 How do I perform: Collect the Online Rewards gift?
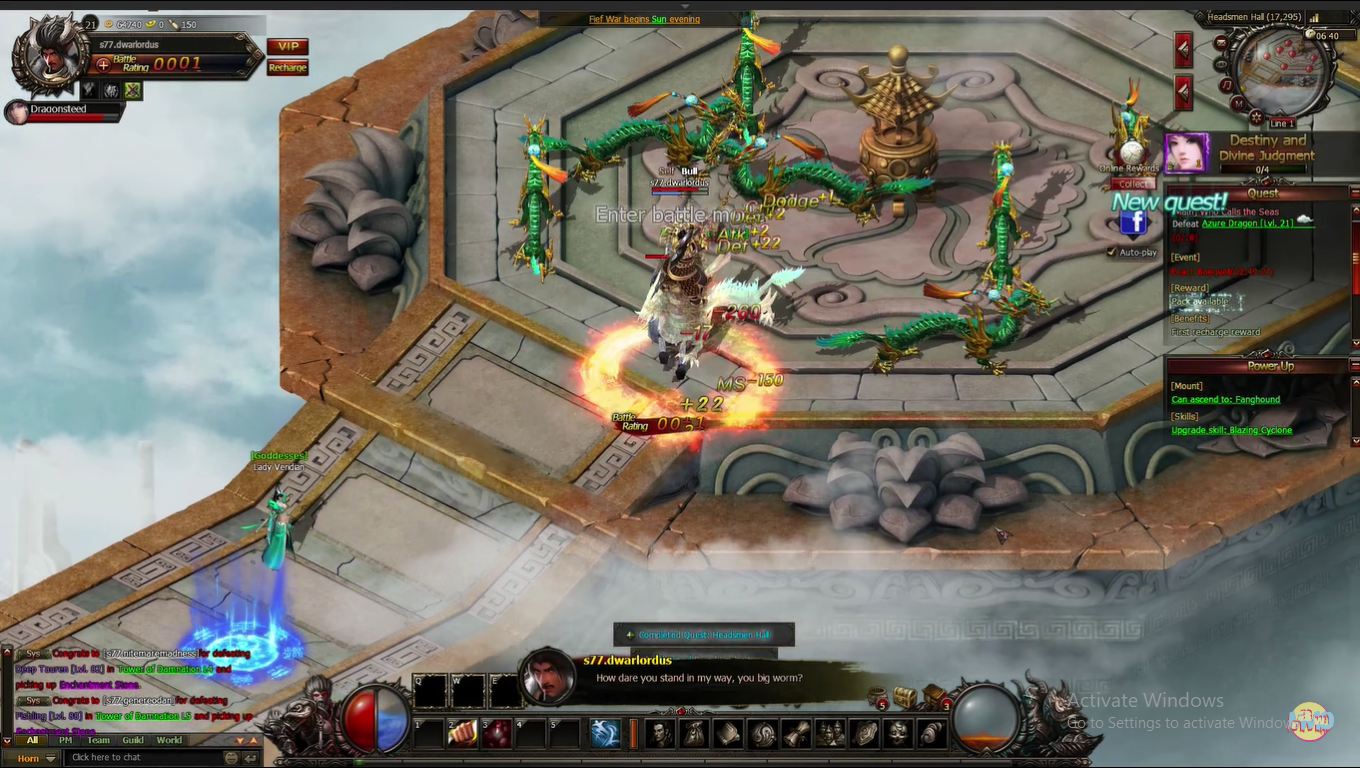click(x=1133, y=184)
